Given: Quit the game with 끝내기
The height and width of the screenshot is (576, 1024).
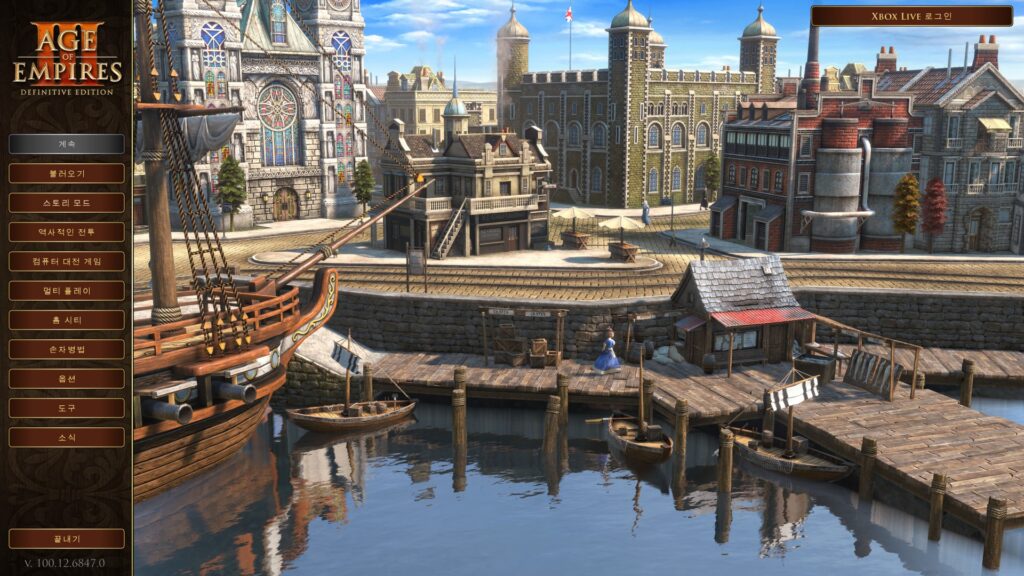Looking at the screenshot, I should click(x=67, y=539).
